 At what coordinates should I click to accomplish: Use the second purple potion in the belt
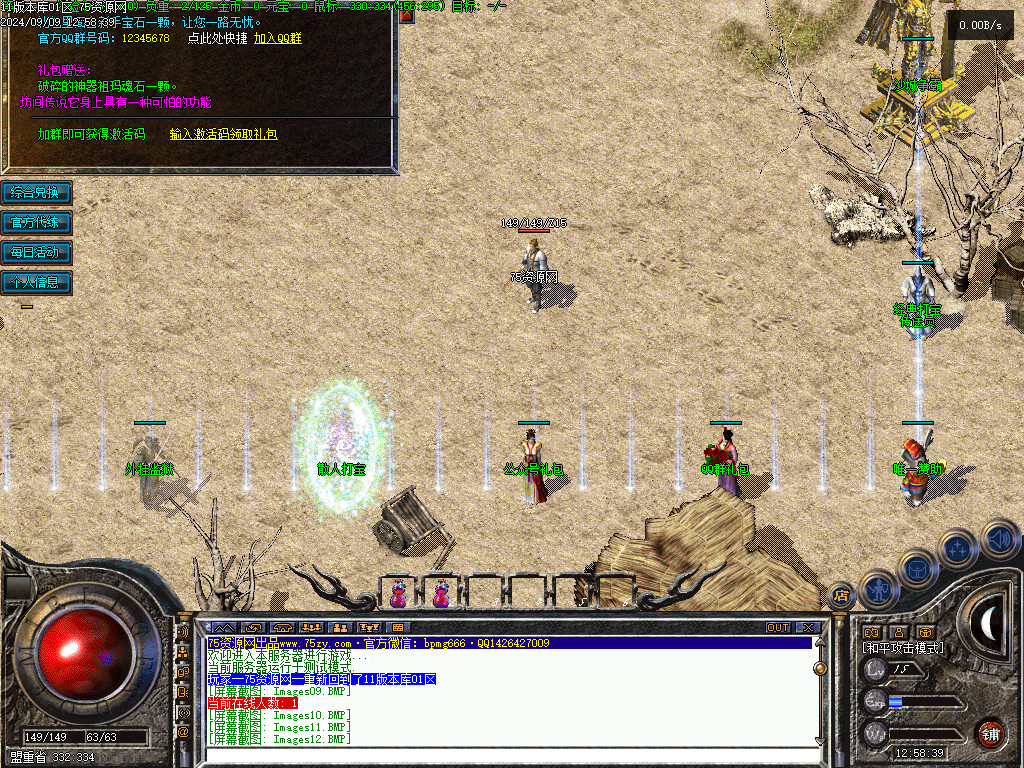coord(441,593)
